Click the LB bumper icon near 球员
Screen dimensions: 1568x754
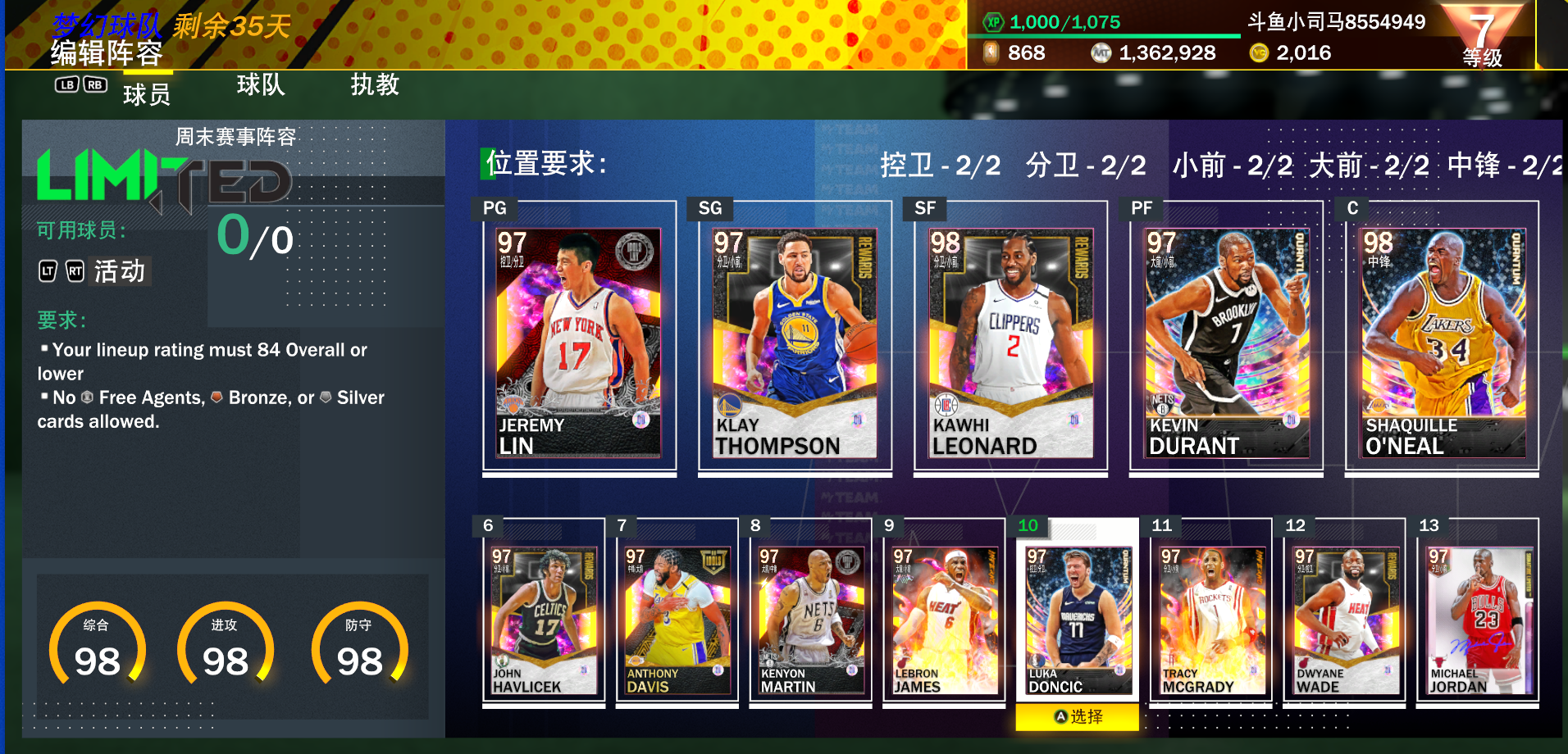pos(68,84)
